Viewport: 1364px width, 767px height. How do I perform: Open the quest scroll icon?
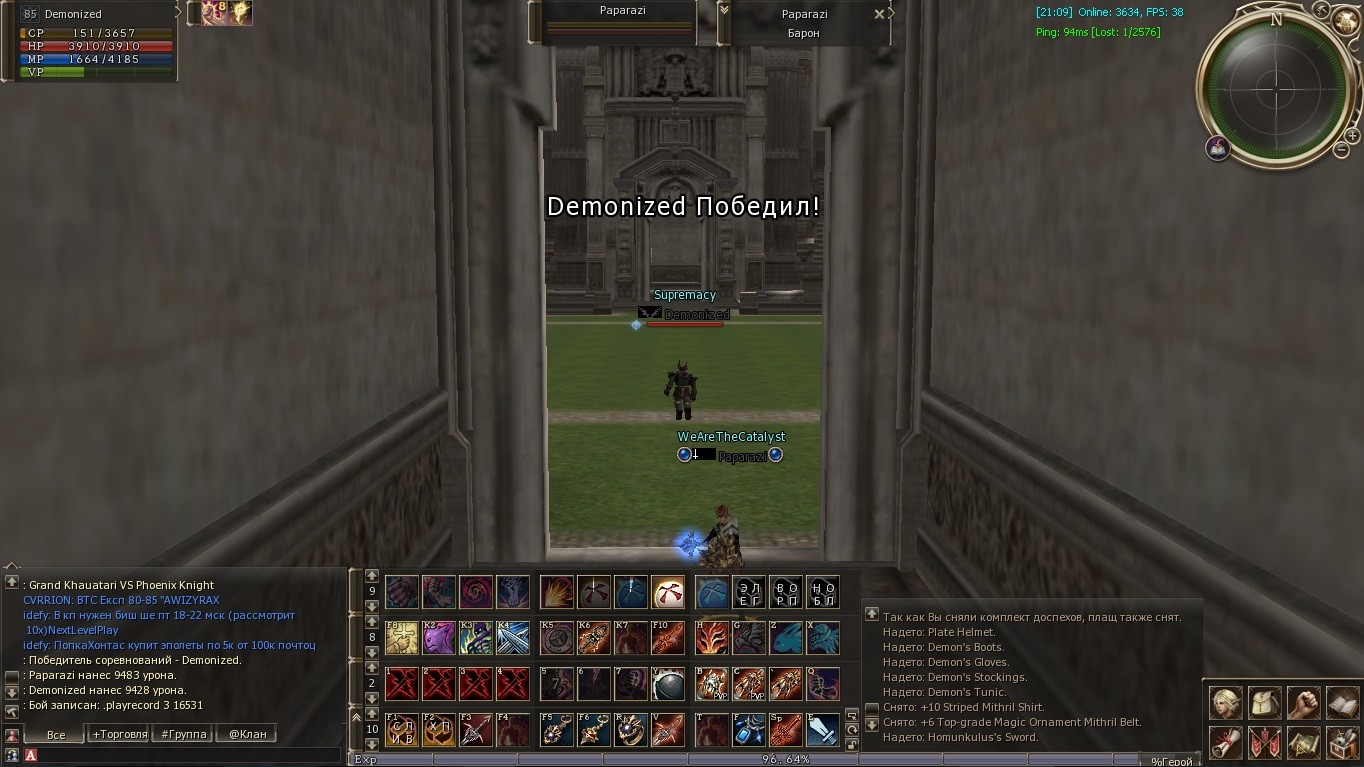tap(1225, 743)
